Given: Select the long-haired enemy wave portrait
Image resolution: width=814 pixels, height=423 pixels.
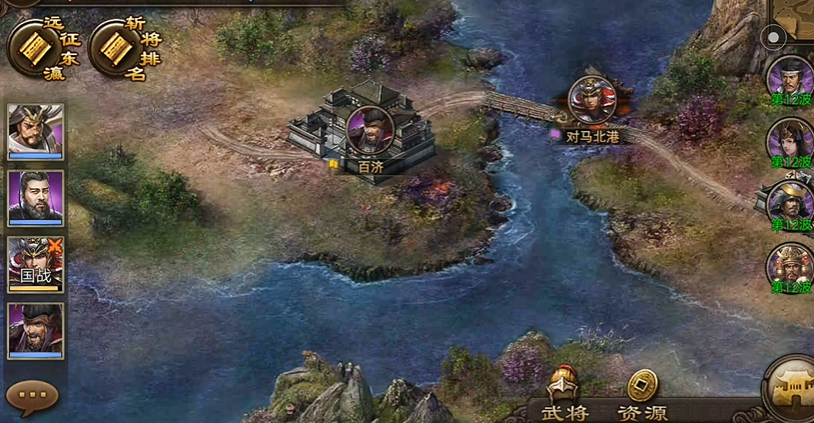Looking at the screenshot, I should coord(790,141).
